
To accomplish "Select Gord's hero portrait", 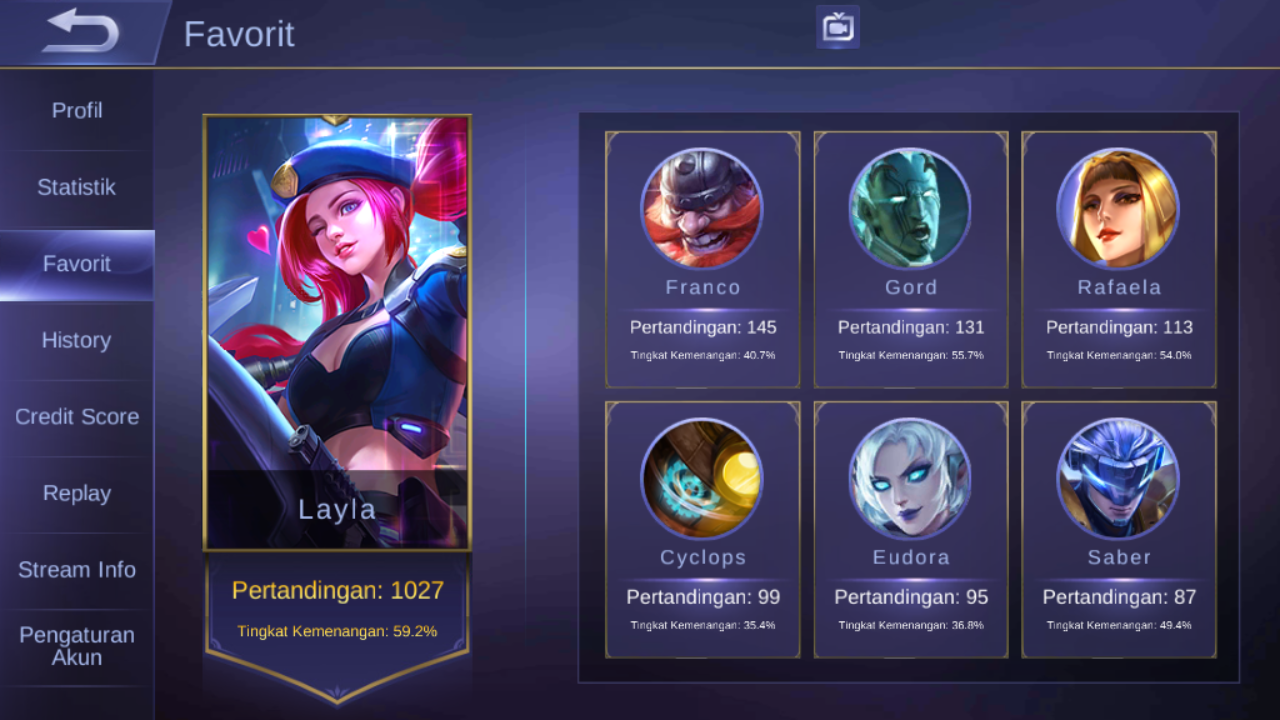I will click(910, 208).
